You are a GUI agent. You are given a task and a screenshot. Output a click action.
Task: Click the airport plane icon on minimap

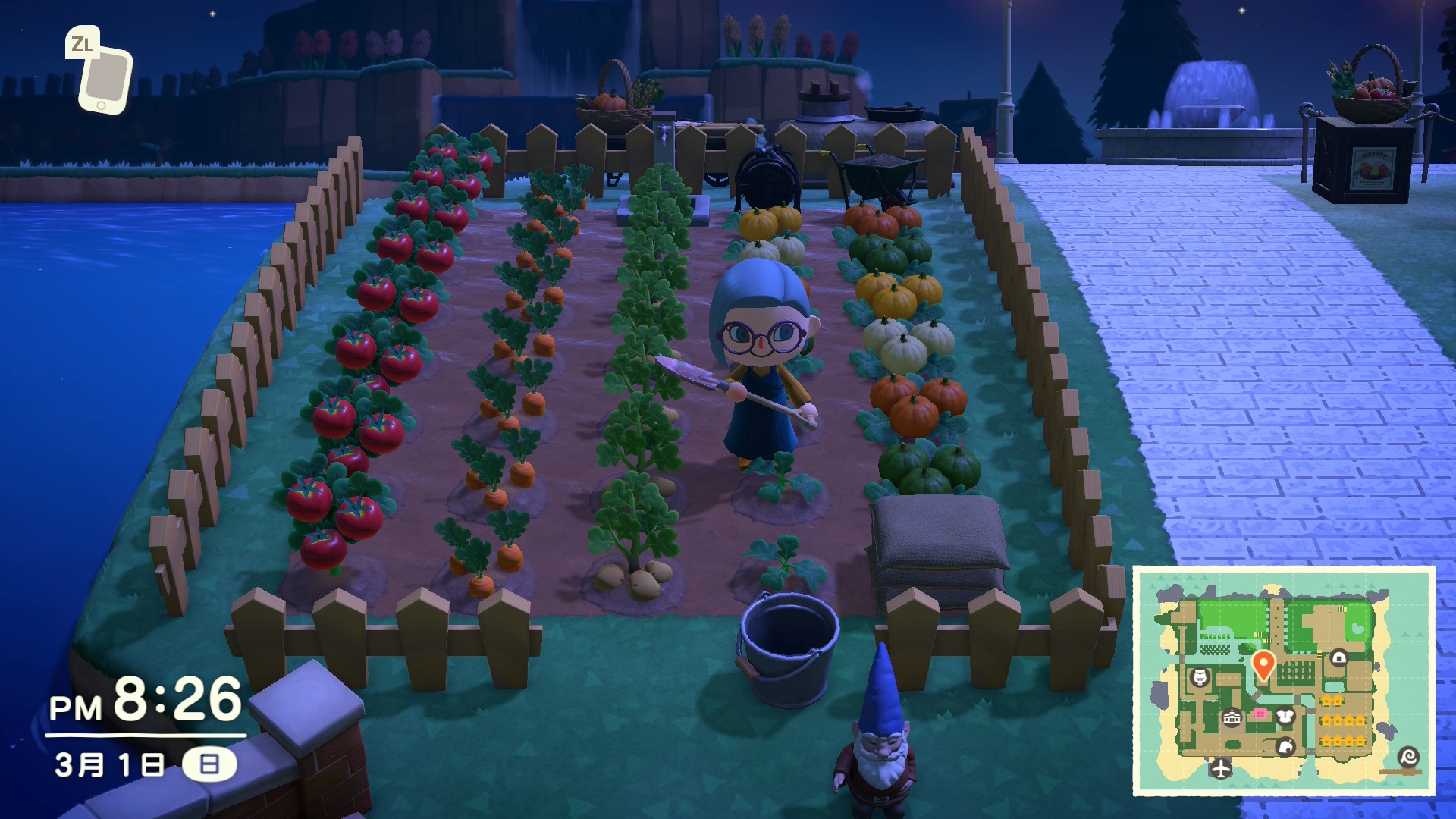1220,768
